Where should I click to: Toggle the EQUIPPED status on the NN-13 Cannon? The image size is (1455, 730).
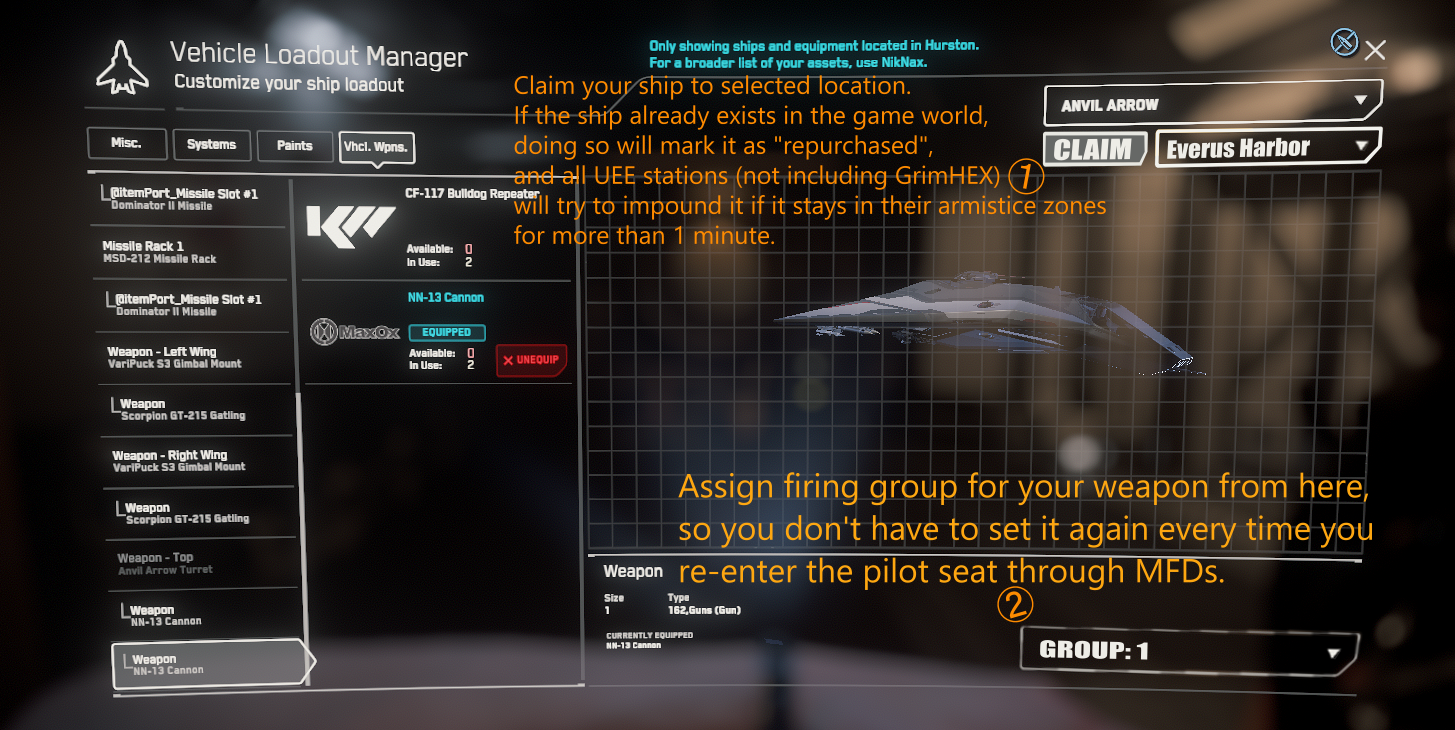[446, 331]
